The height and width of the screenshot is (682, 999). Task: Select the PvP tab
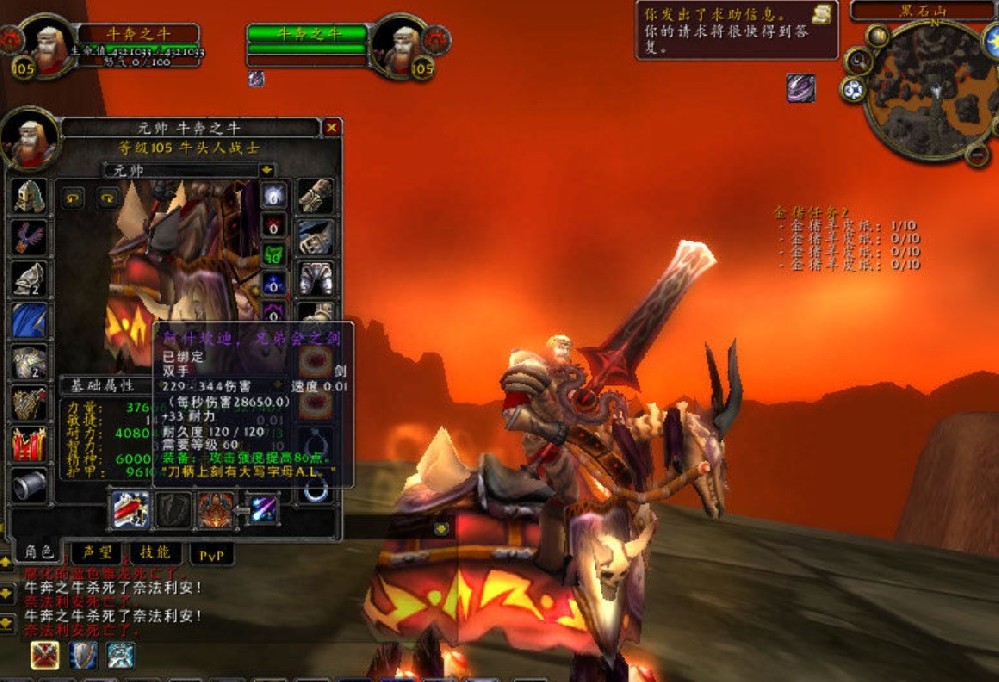(x=211, y=552)
